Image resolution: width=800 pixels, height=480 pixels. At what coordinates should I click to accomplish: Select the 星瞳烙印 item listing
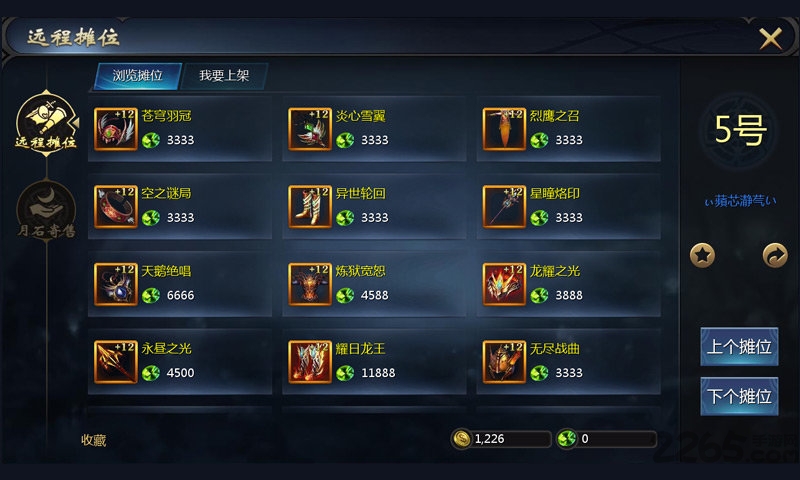pyautogui.click(x=567, y=206)
